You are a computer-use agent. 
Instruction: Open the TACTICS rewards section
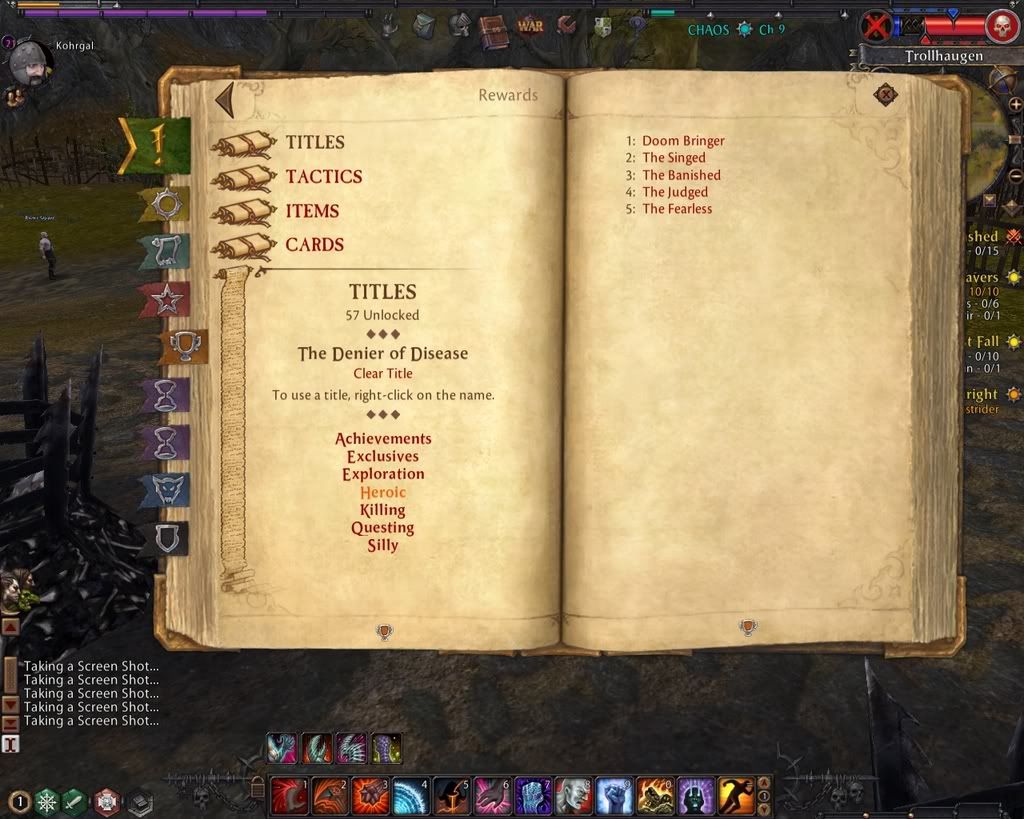pyautogui.click(x=323, y=177)
